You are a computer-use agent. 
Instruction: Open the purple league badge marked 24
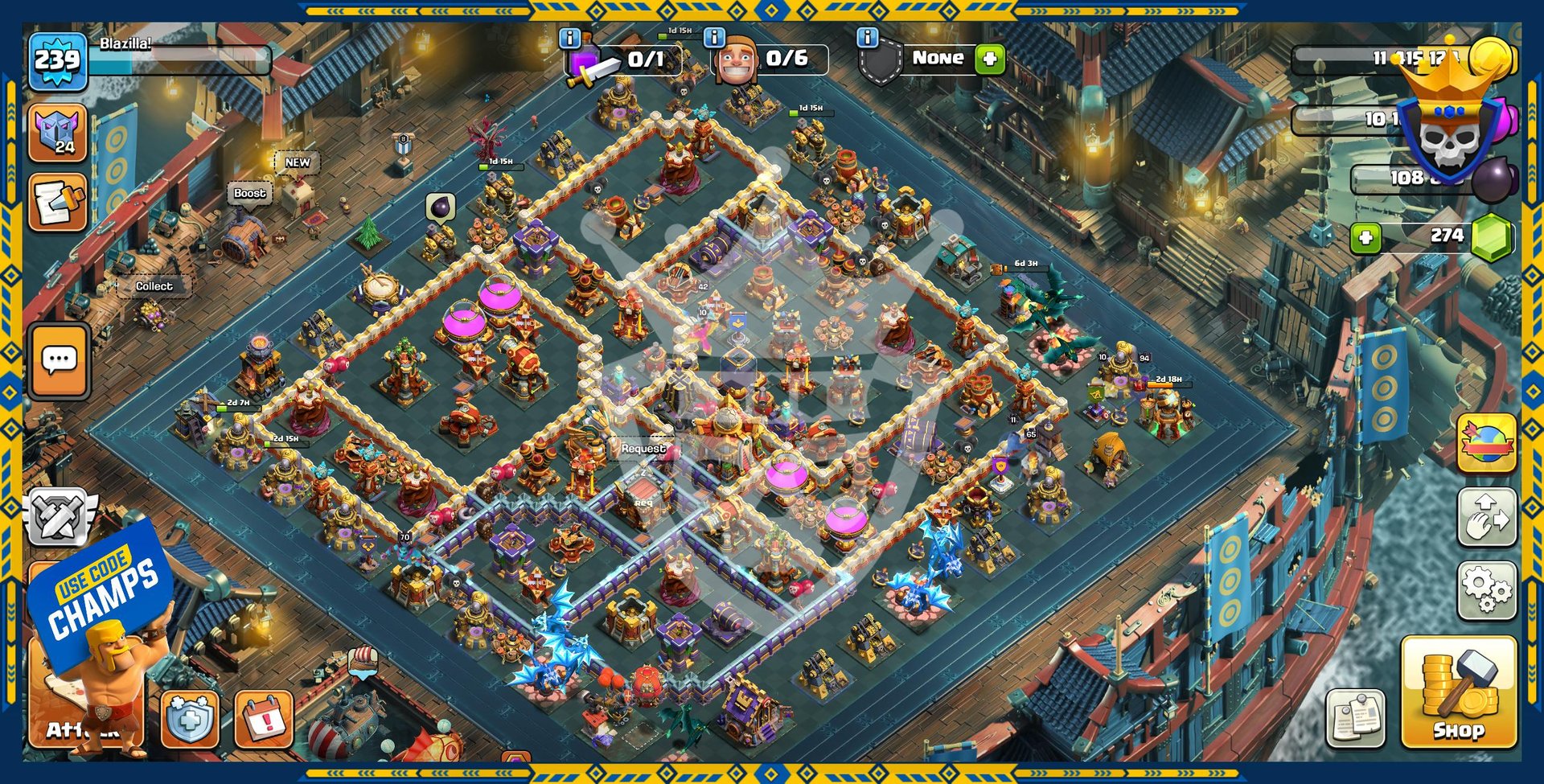click(57, 133)
